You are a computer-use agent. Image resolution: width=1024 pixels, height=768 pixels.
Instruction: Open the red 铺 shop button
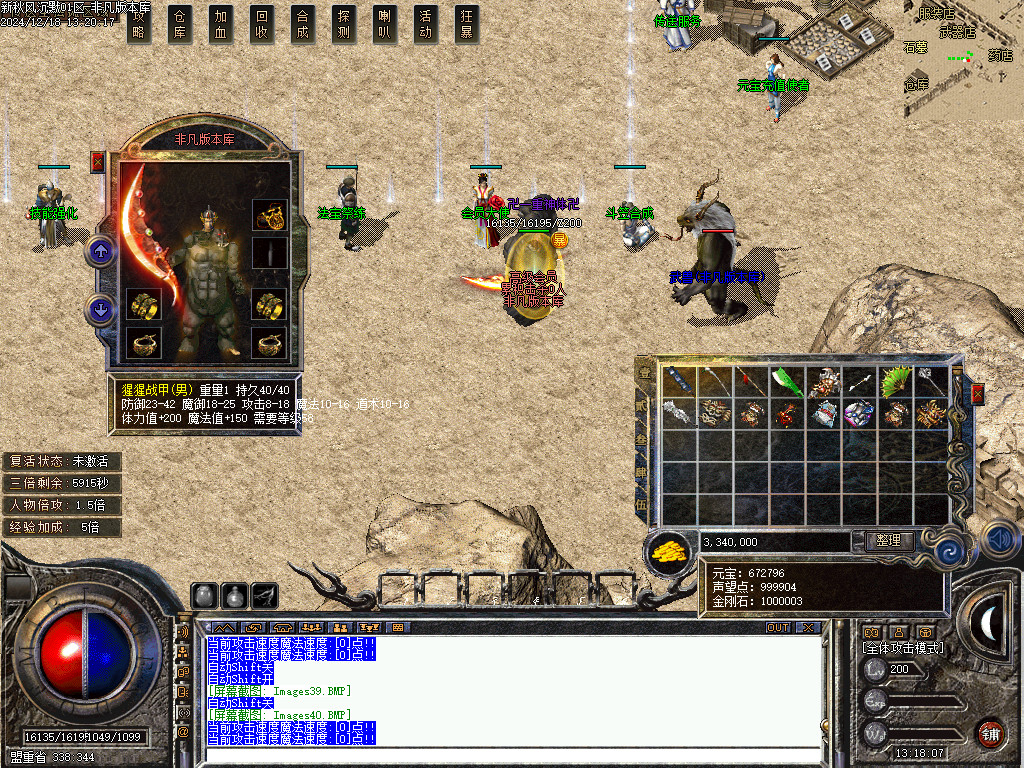pyautogui.click(x=990, y=733)
